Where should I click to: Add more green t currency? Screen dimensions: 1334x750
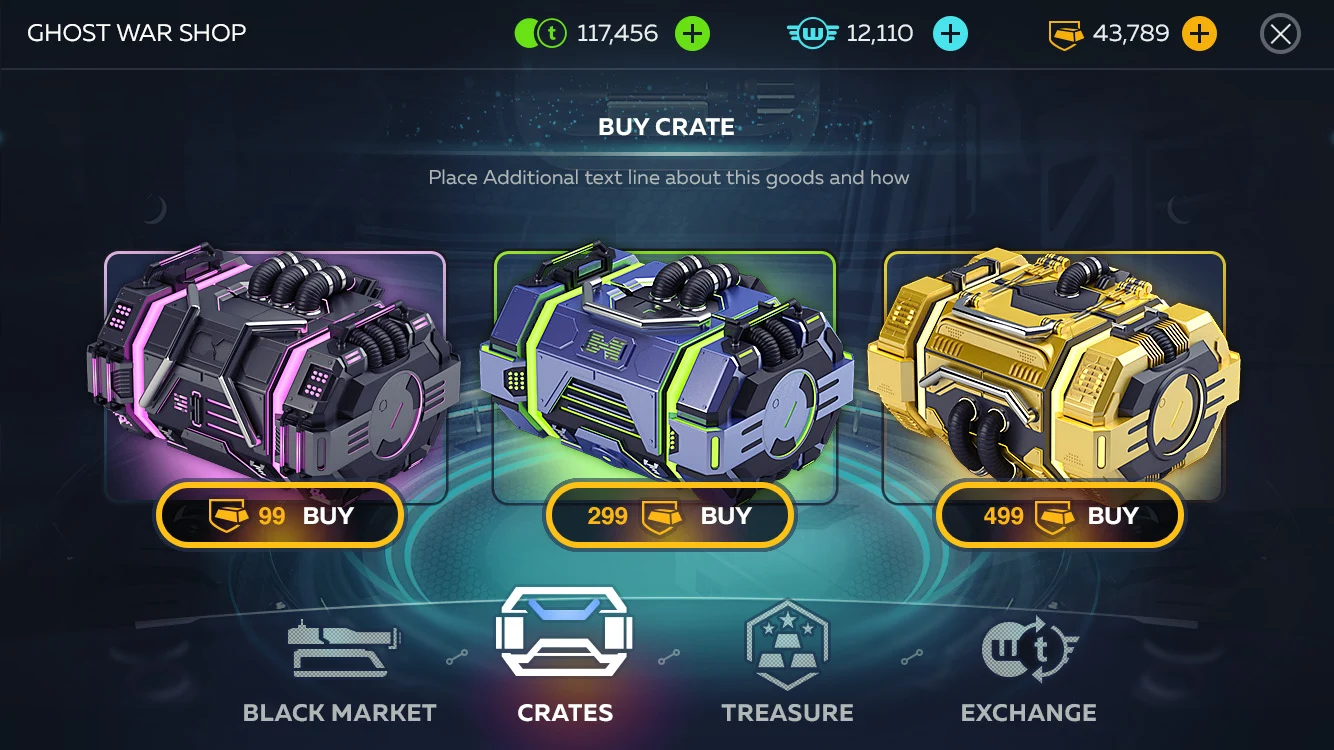[x=692, y=34]
